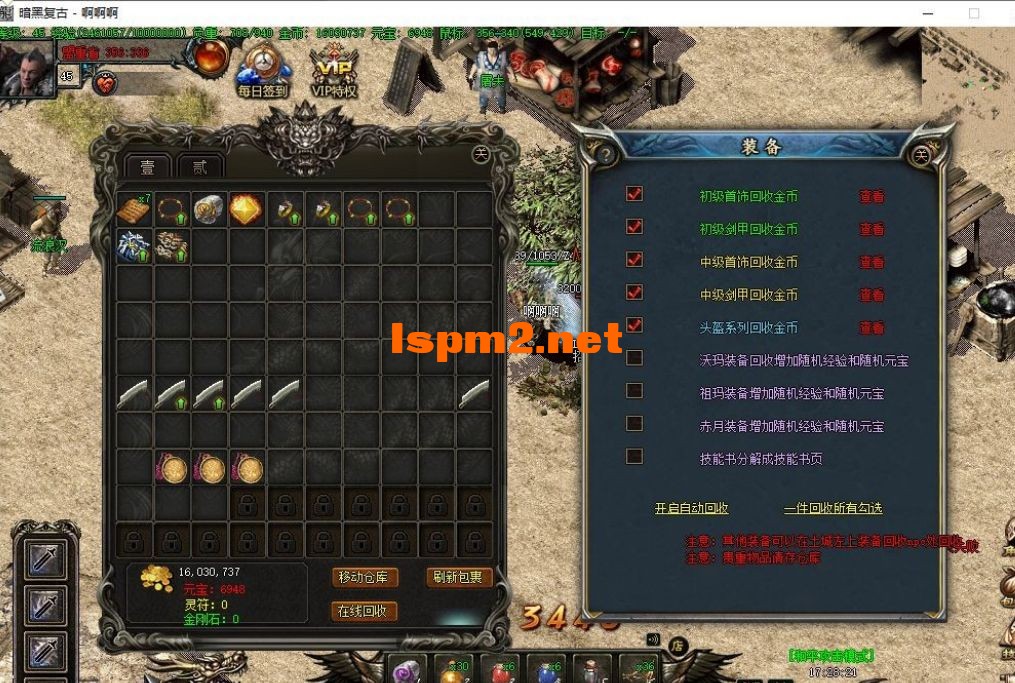Close the inventory bag panel

coord(481,154)
